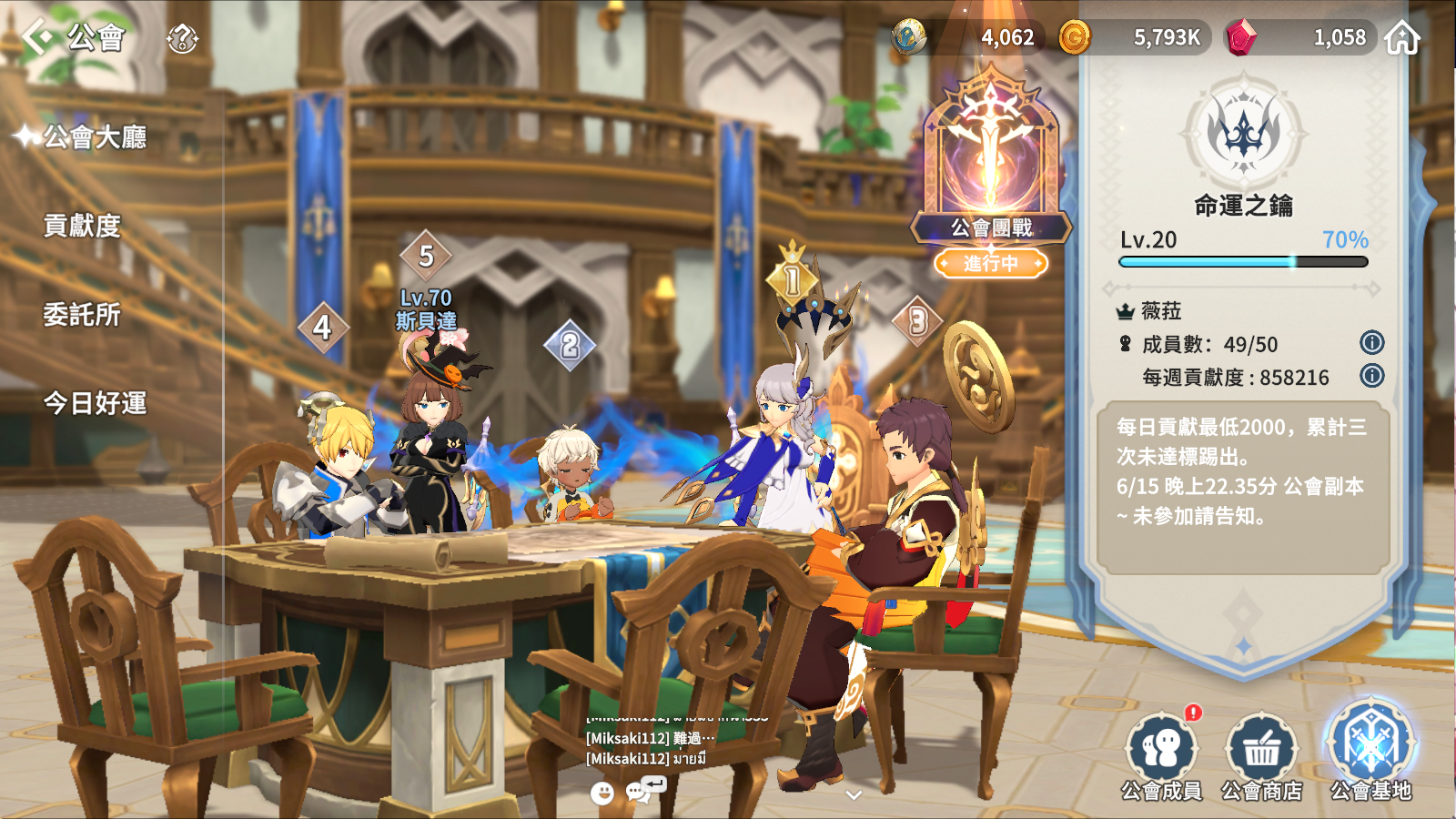Open the chat bubble icon
This screenshot has width=1456, height=819.
tap(639, 793)
